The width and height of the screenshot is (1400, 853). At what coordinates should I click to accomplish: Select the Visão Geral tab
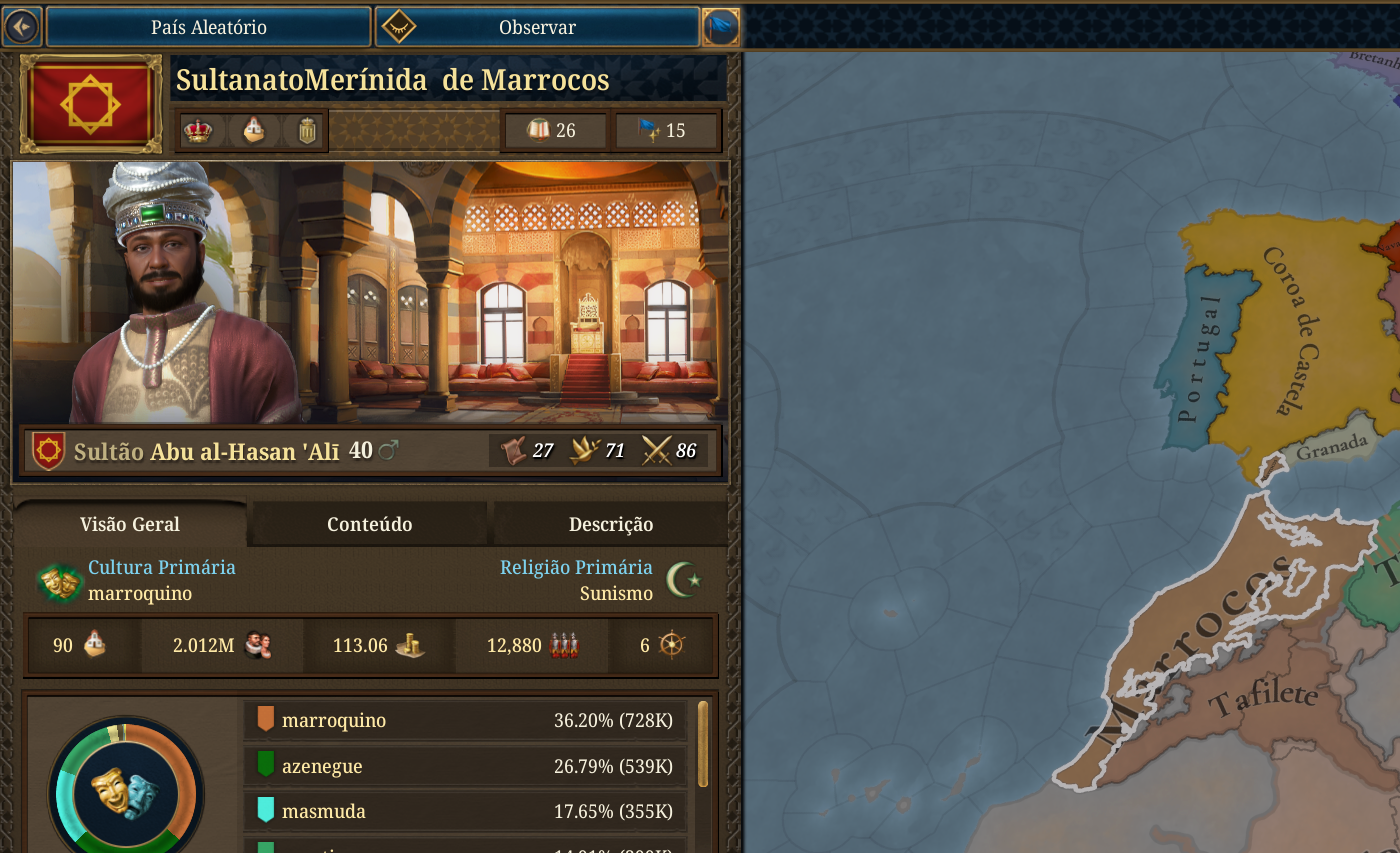[130, 524]
